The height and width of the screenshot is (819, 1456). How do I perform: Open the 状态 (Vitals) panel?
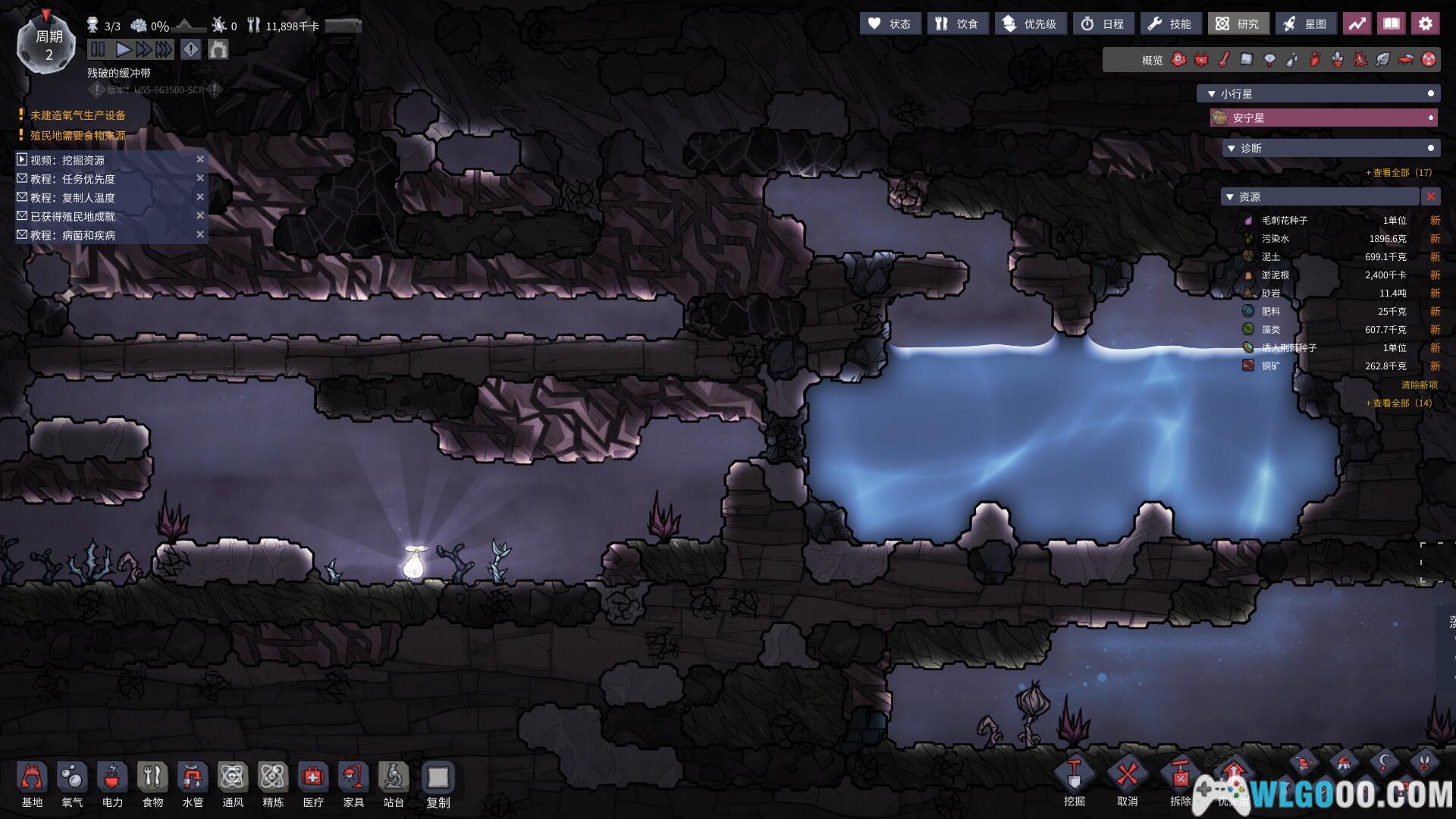pyautogui.click(x=890, y=24)
